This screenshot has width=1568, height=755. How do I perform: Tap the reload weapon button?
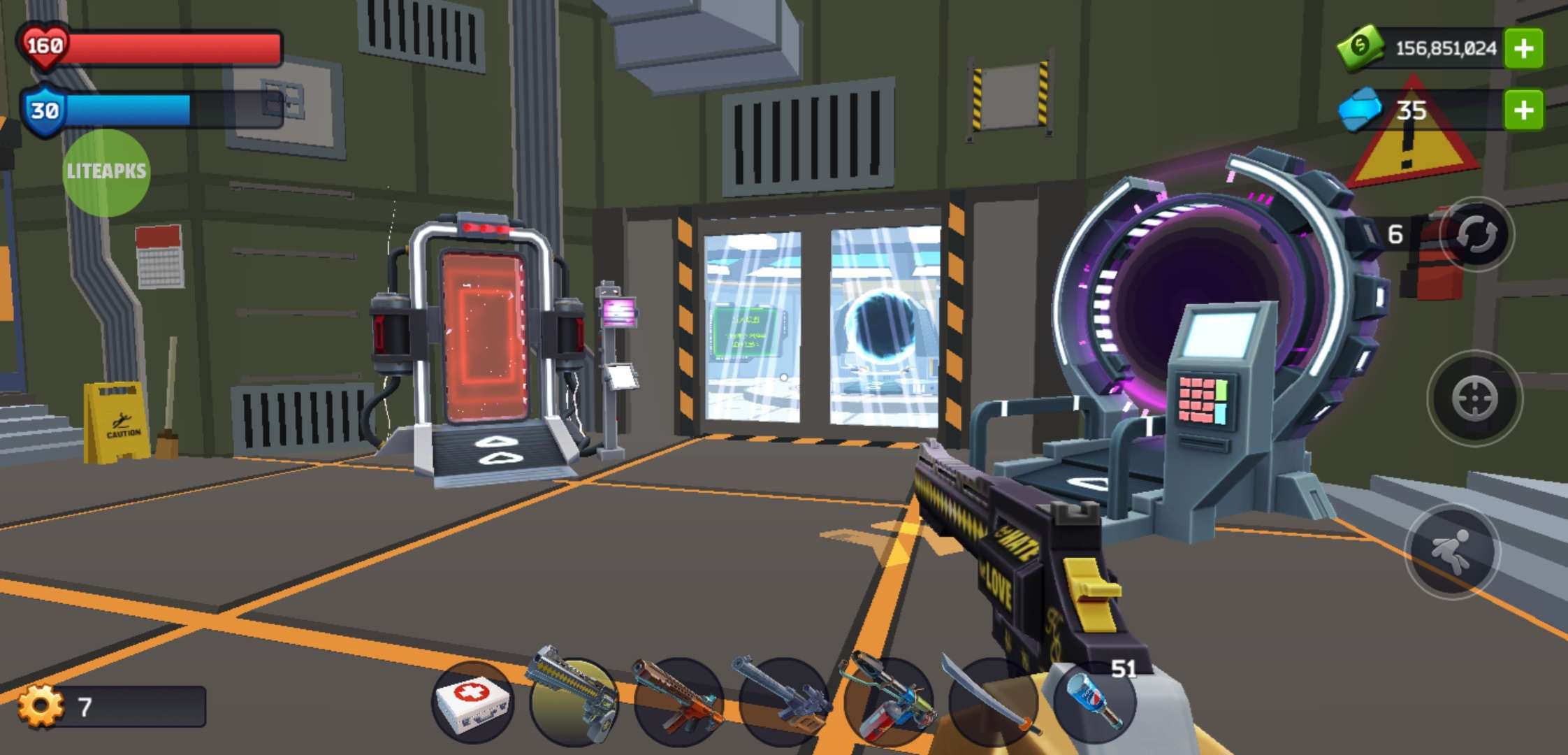1476,235
